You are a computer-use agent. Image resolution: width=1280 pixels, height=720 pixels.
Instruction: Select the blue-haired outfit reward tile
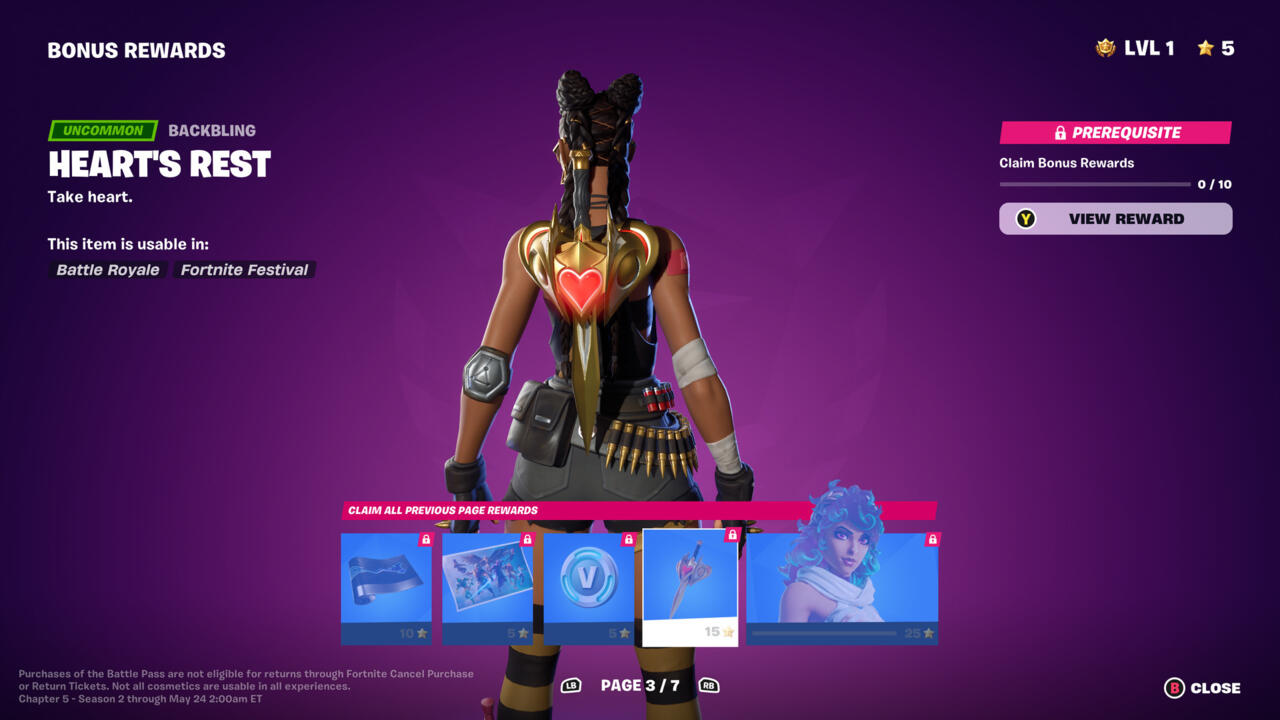coord(841,588)
